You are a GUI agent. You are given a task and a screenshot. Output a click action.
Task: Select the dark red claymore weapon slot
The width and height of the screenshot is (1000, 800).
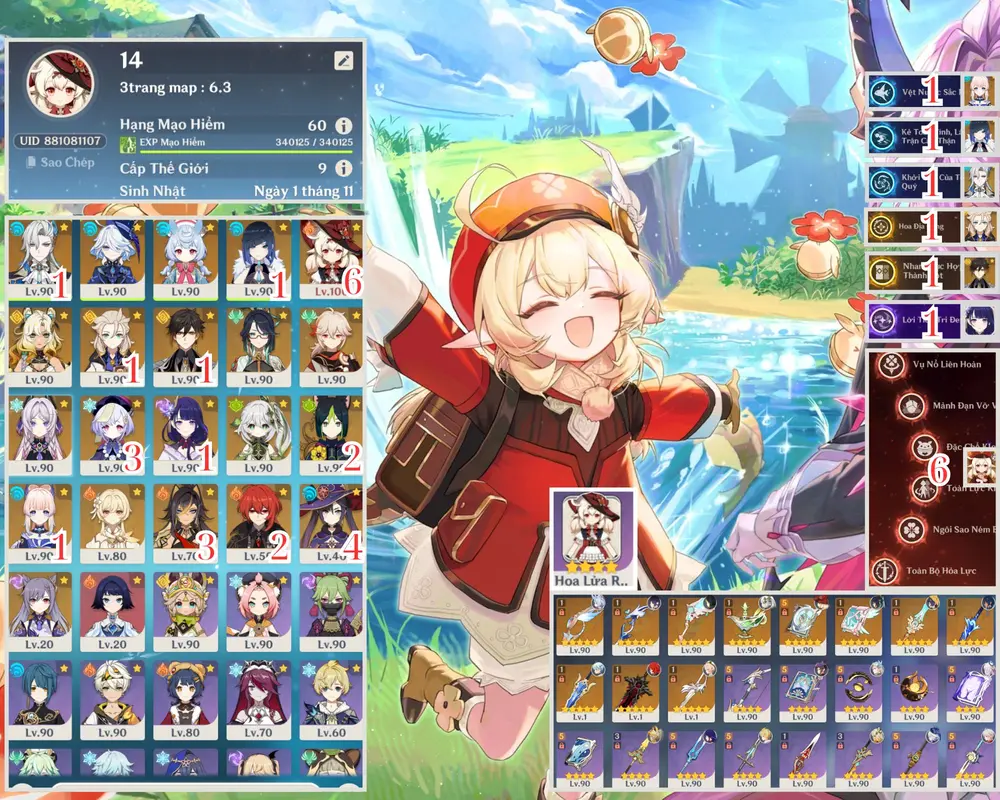[x=637, y=692]
